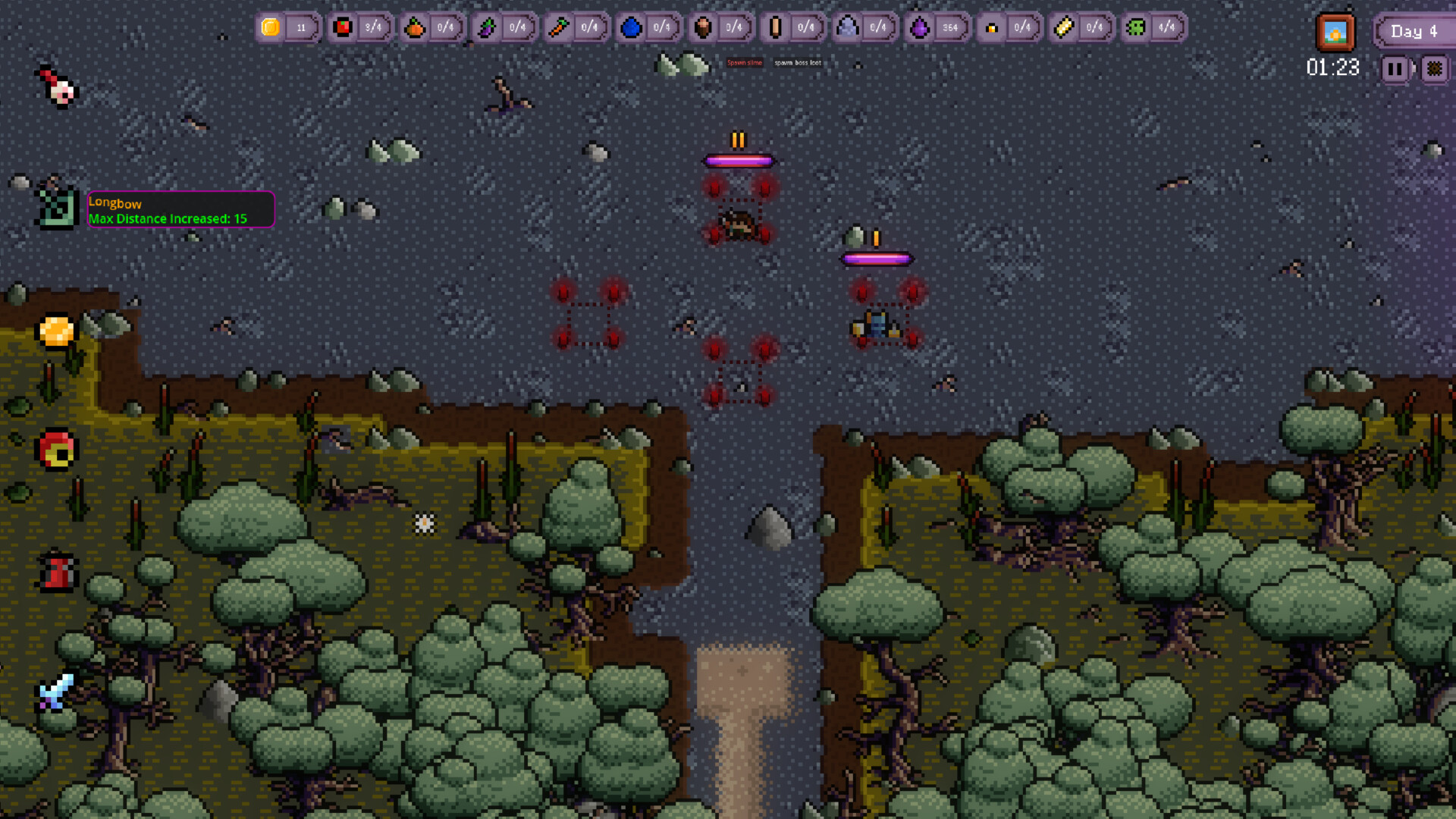Select the pumpkin resource icon
Image resolution: width=1456 pixels, height=819 pixels.
(x=416, y=27)
